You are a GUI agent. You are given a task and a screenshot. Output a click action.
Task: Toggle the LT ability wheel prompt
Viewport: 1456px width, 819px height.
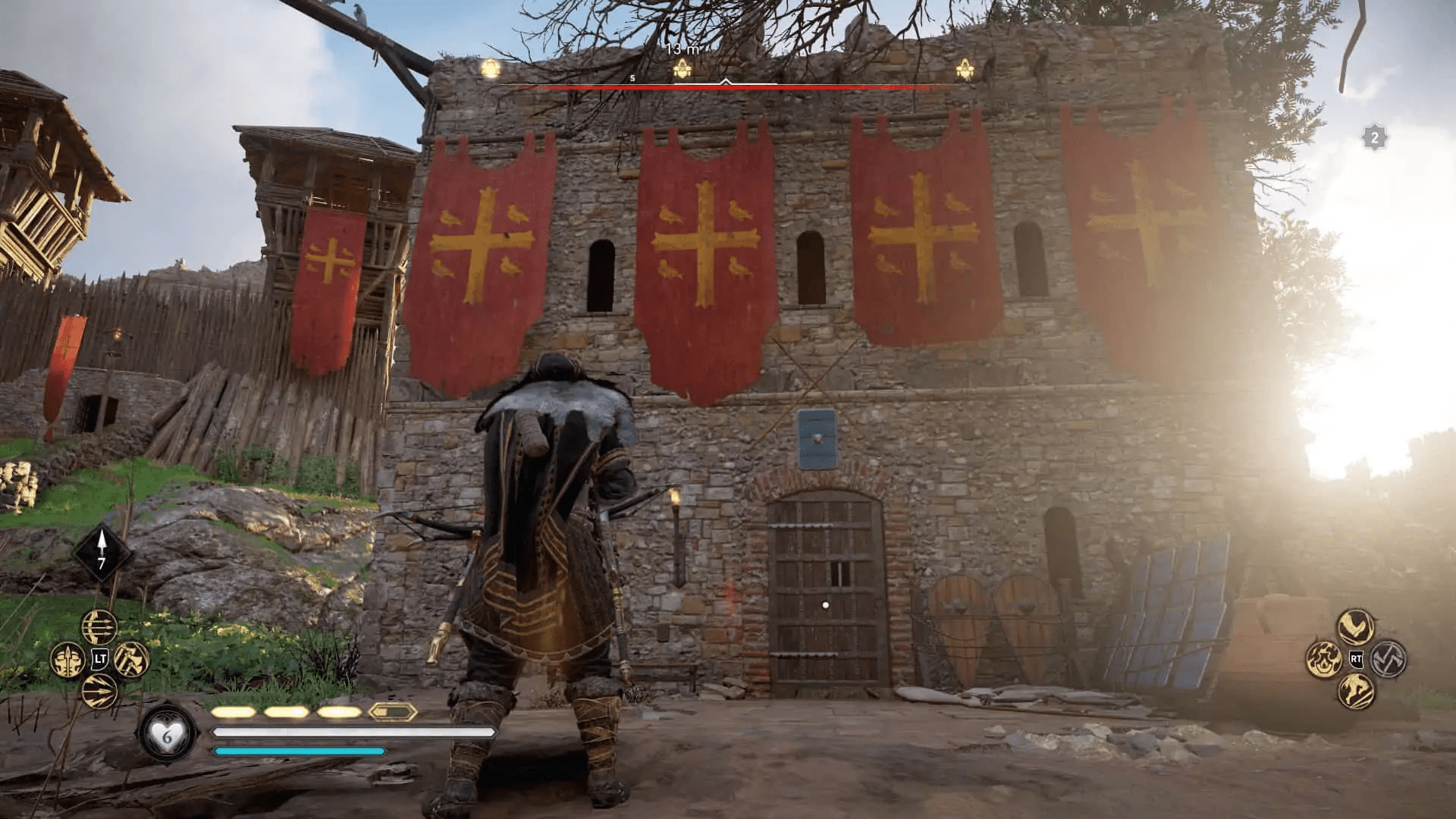click(99, 659)
